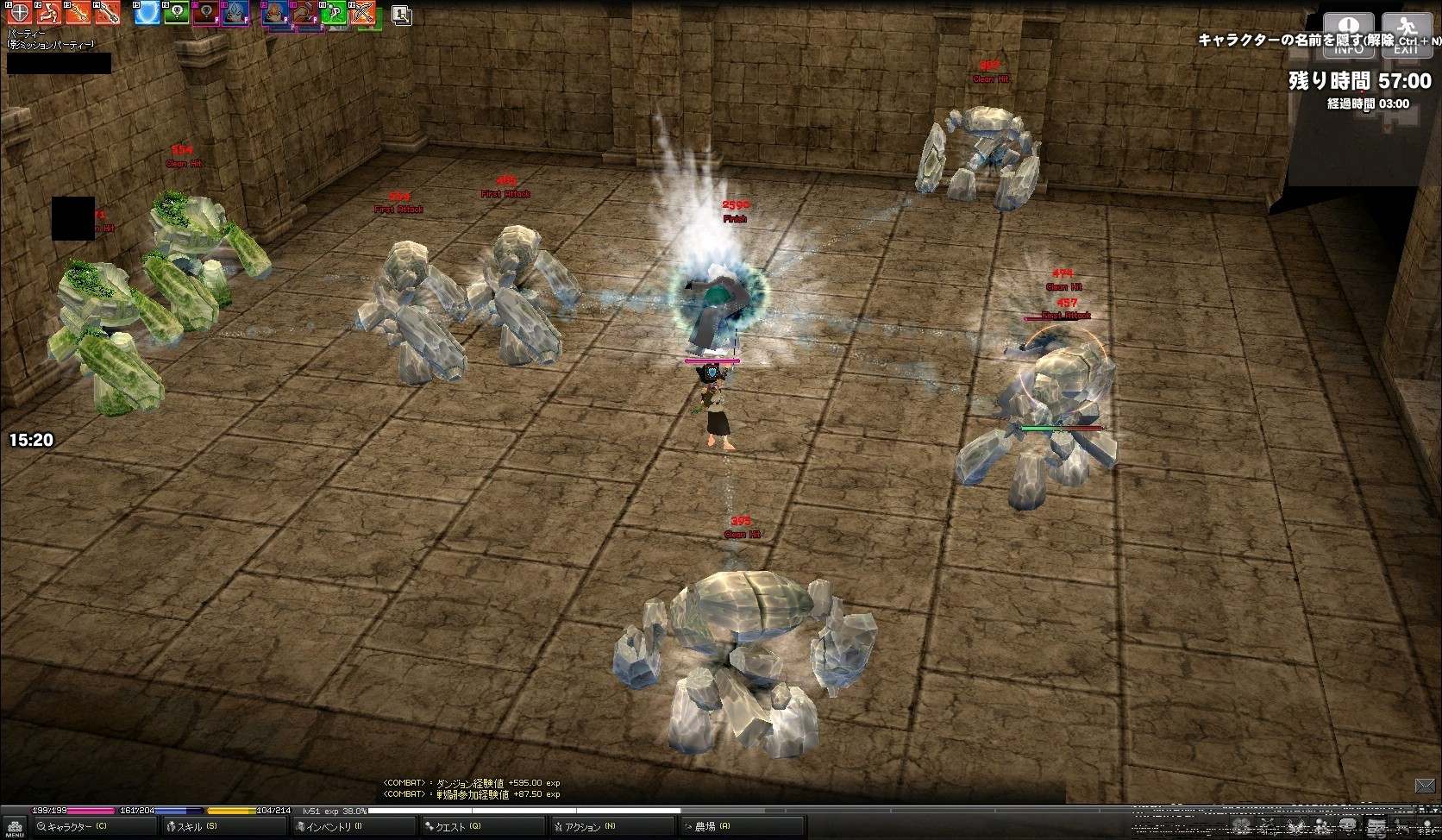
Task: Click the hotbar page switch icon
Action: 401,15
